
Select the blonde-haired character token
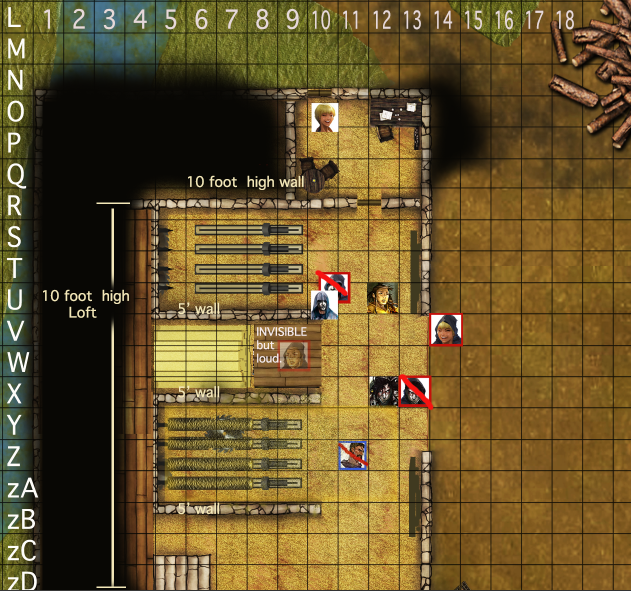pos(324,117)
